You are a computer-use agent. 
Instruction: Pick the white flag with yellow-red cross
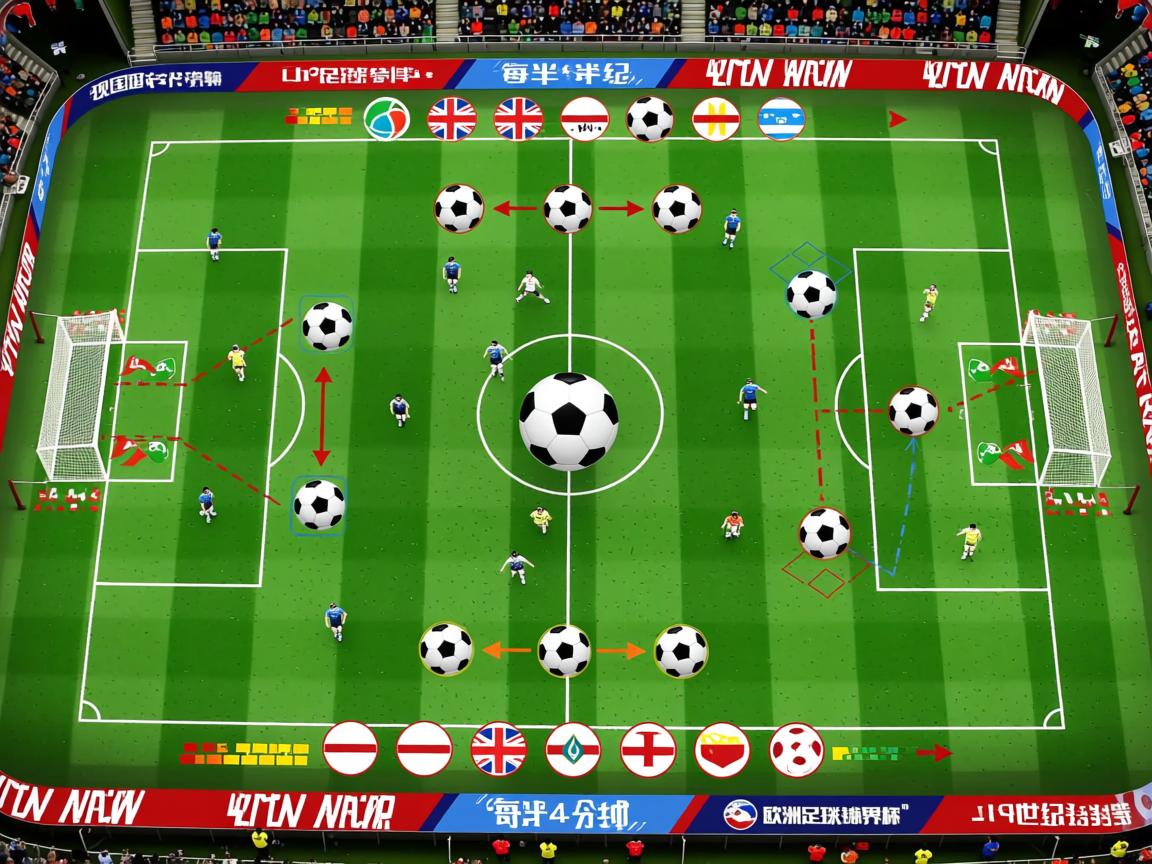[716, 119]
